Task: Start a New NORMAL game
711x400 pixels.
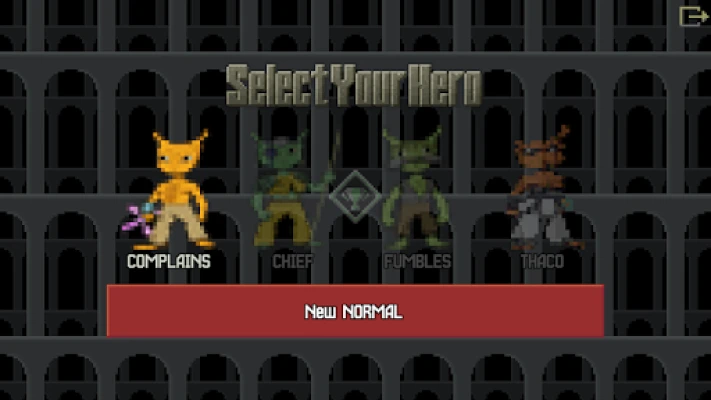Action: point(355,311)
